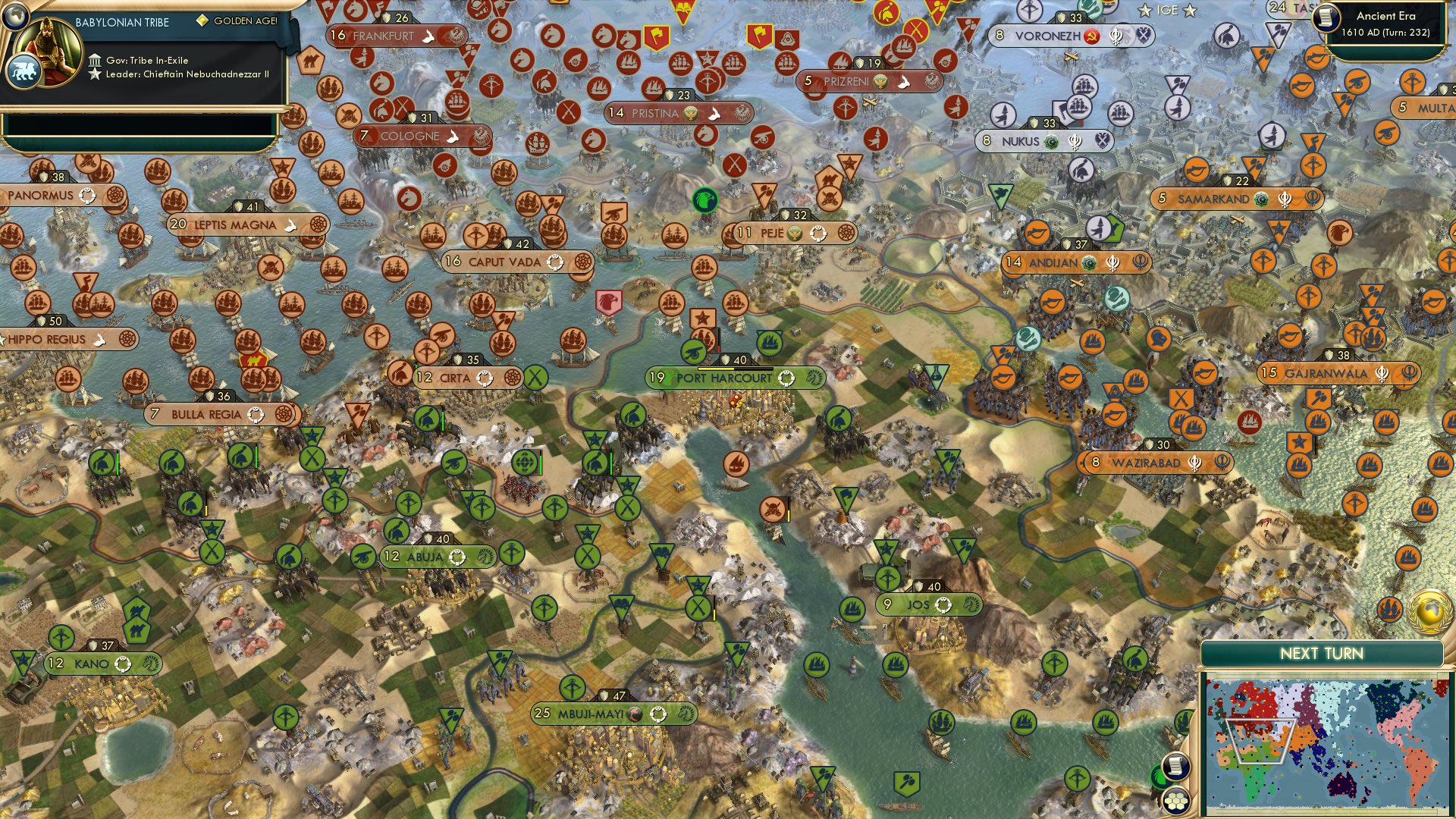Click the gold laurel diplomacy globe icon
1456x819 pixels.
pyautogui.click(x=1429, y=612)
